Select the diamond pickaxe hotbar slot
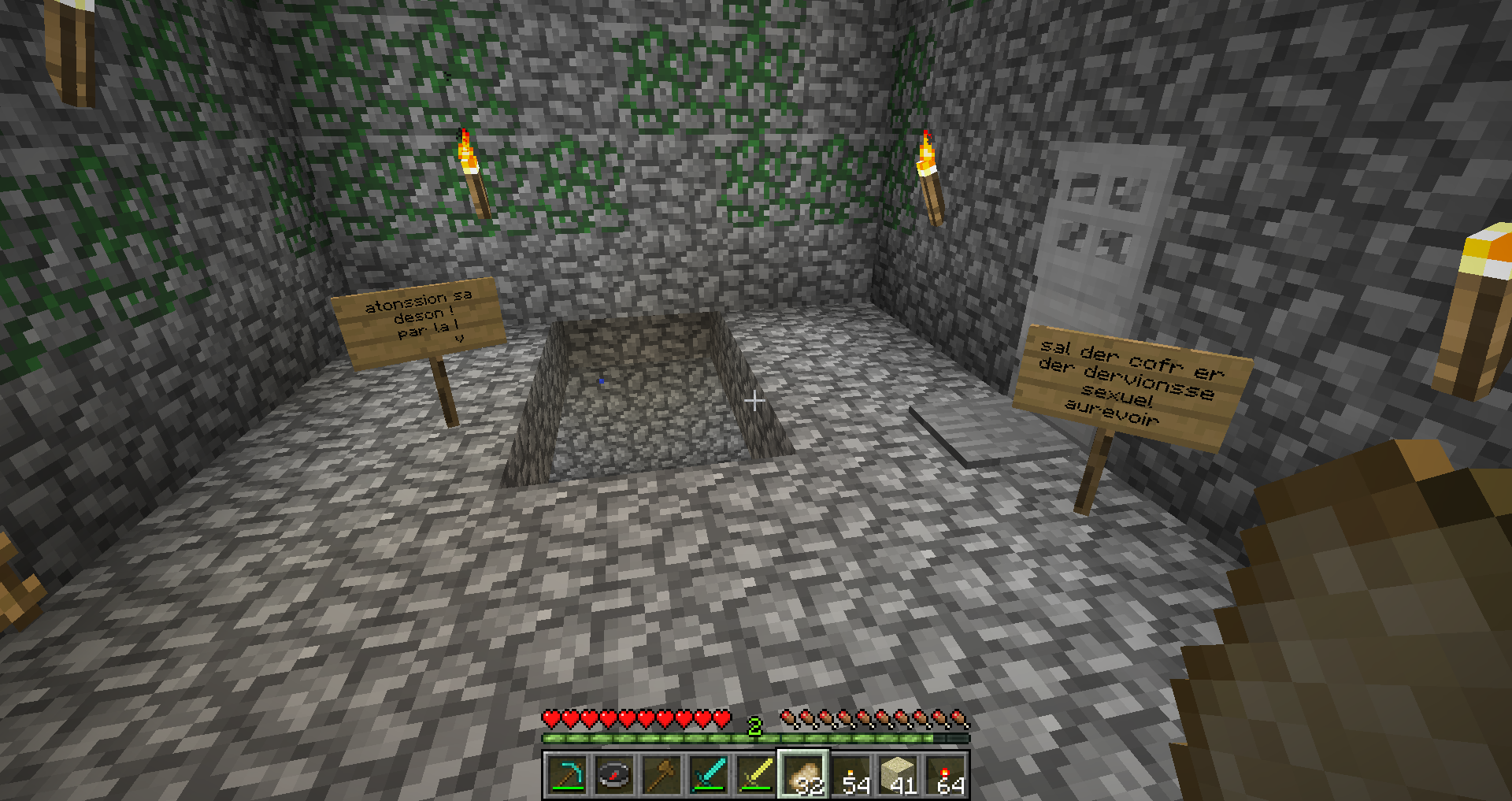1512x801 pixels. point(567,775)
